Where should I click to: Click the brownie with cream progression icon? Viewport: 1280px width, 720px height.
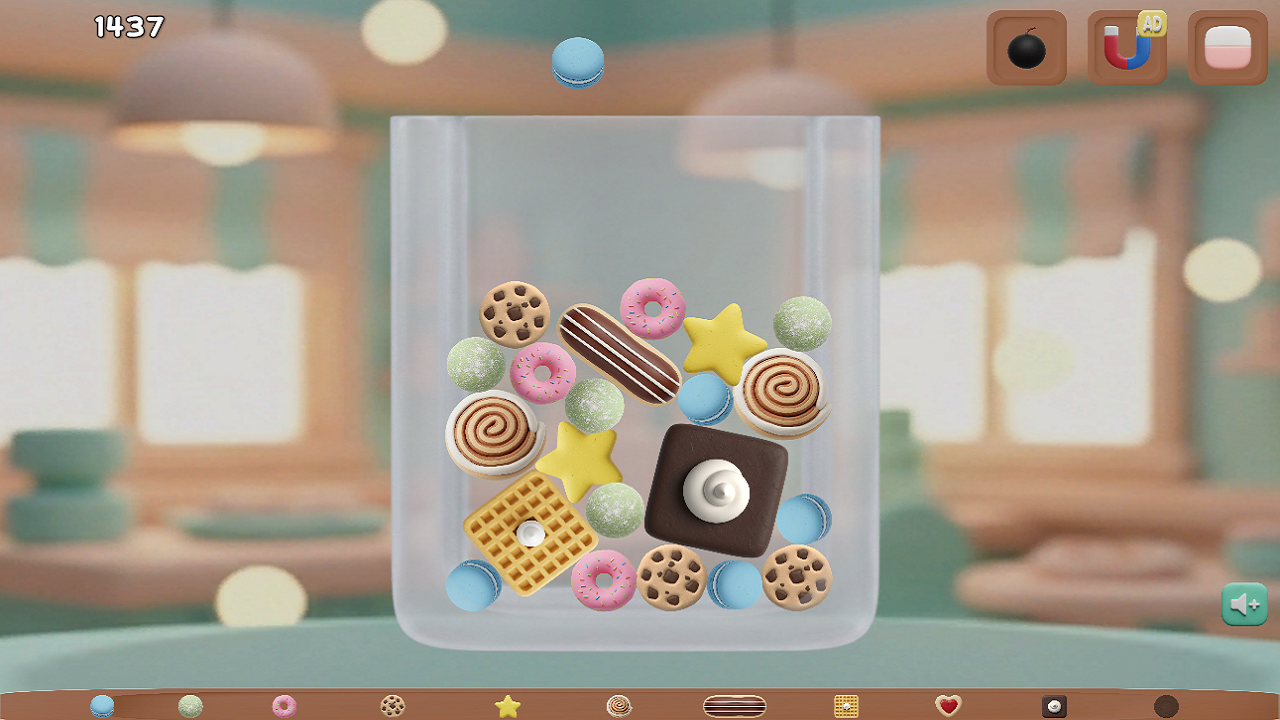coord(1055,705)
